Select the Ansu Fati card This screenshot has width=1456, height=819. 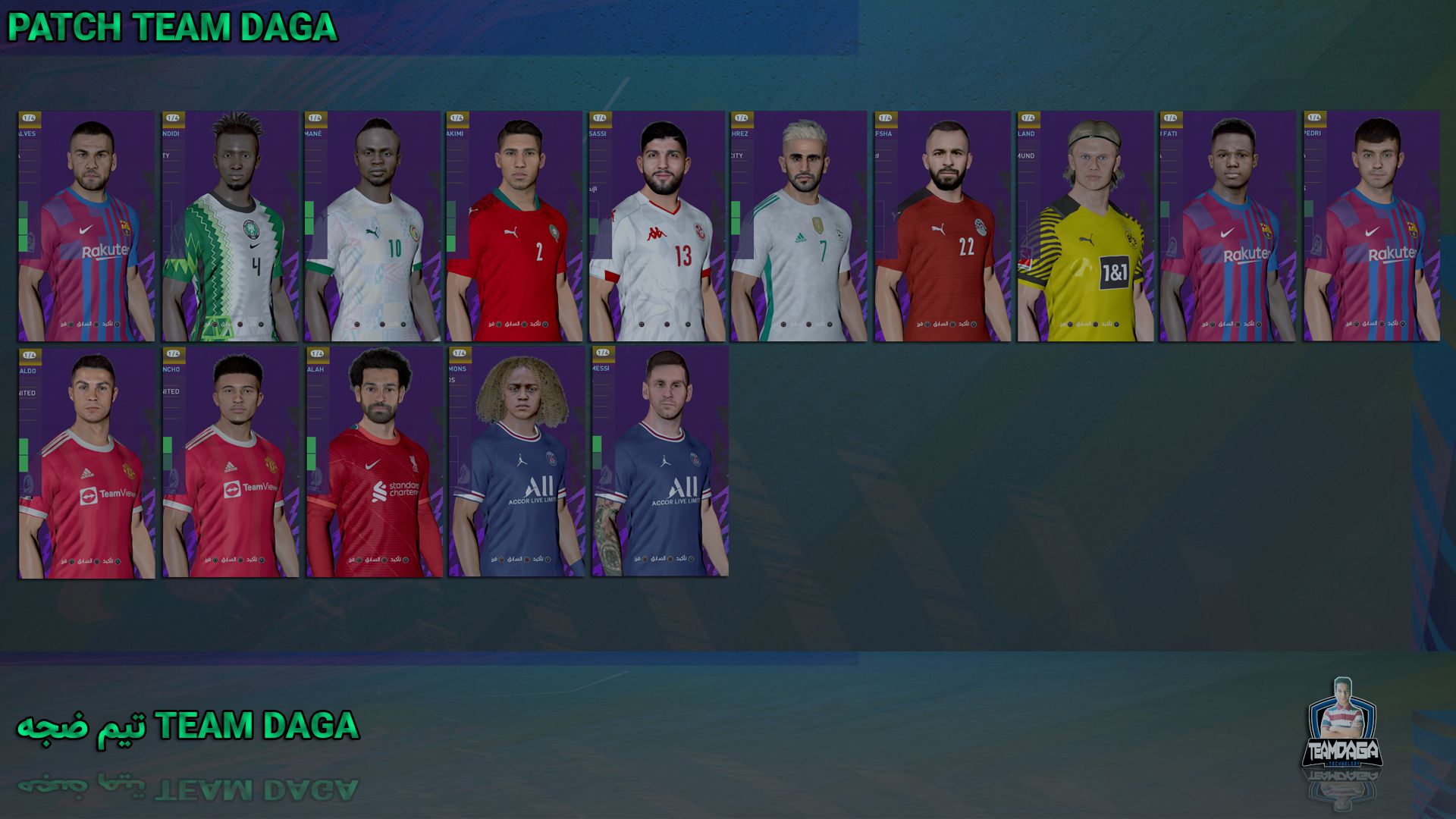point(1228,227)
